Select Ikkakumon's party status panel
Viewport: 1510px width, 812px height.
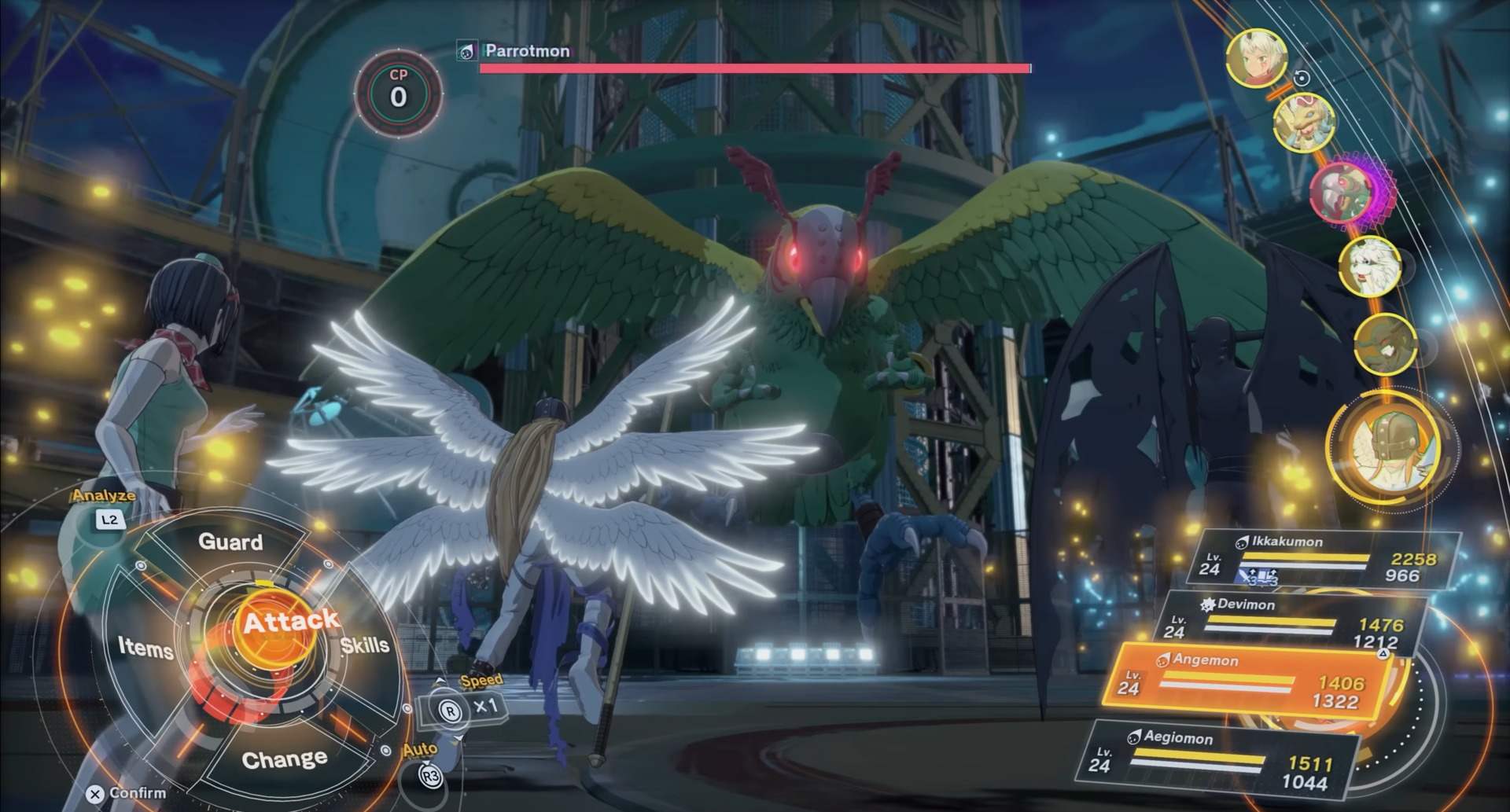pos(1329,560)
